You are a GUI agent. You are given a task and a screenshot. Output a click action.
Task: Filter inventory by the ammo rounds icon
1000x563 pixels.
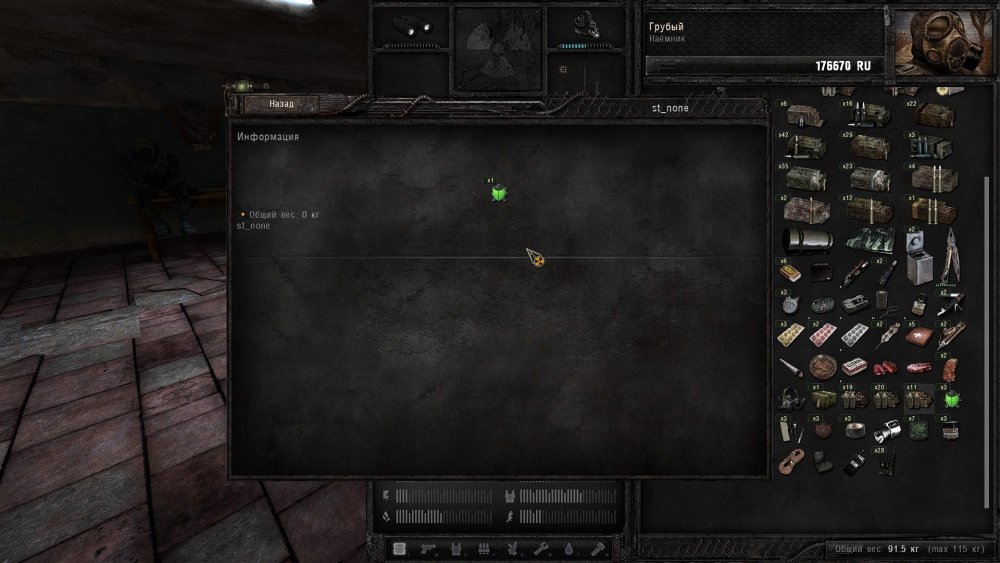[x=486, y=549]
